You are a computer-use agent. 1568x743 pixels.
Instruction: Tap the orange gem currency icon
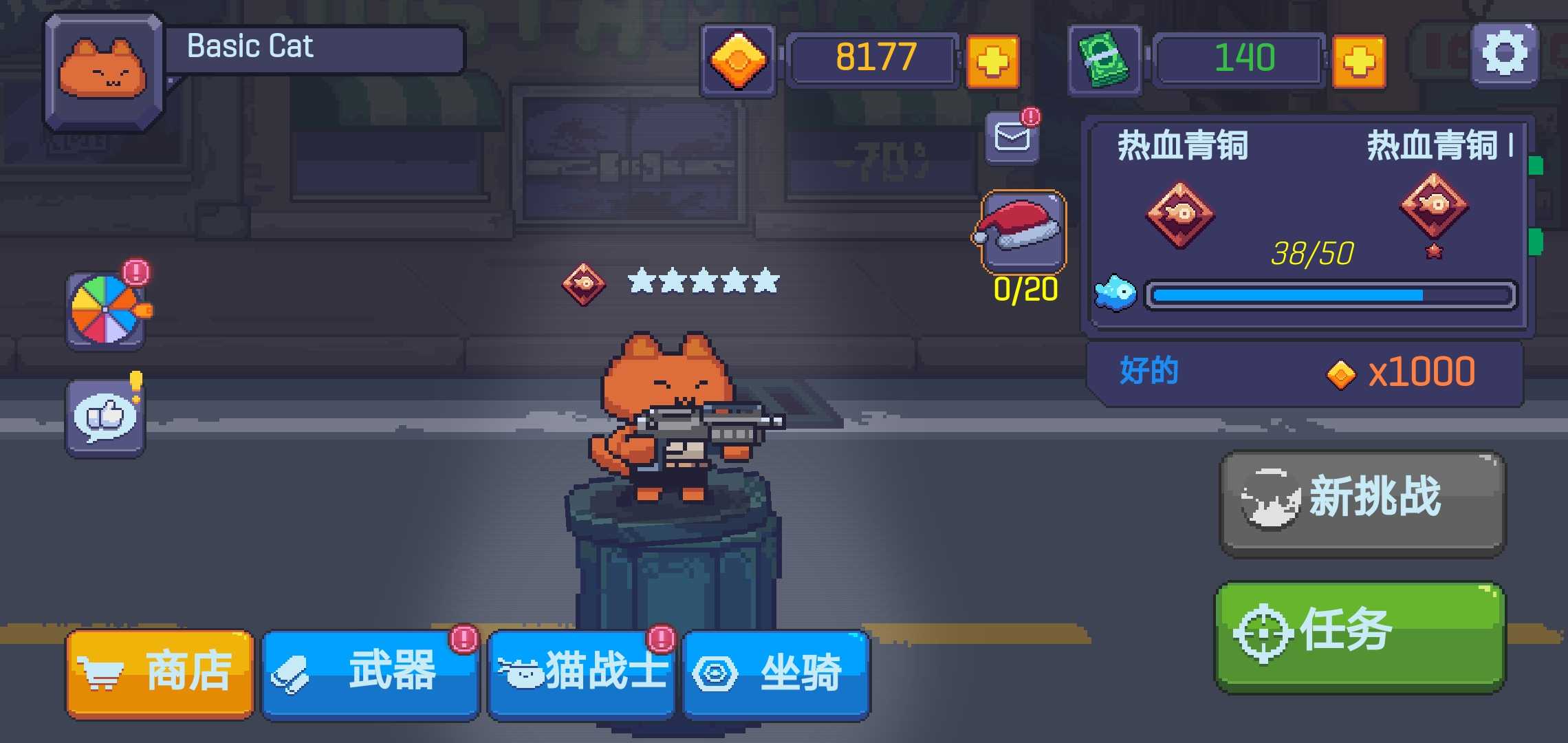click(x=737, y=61)
